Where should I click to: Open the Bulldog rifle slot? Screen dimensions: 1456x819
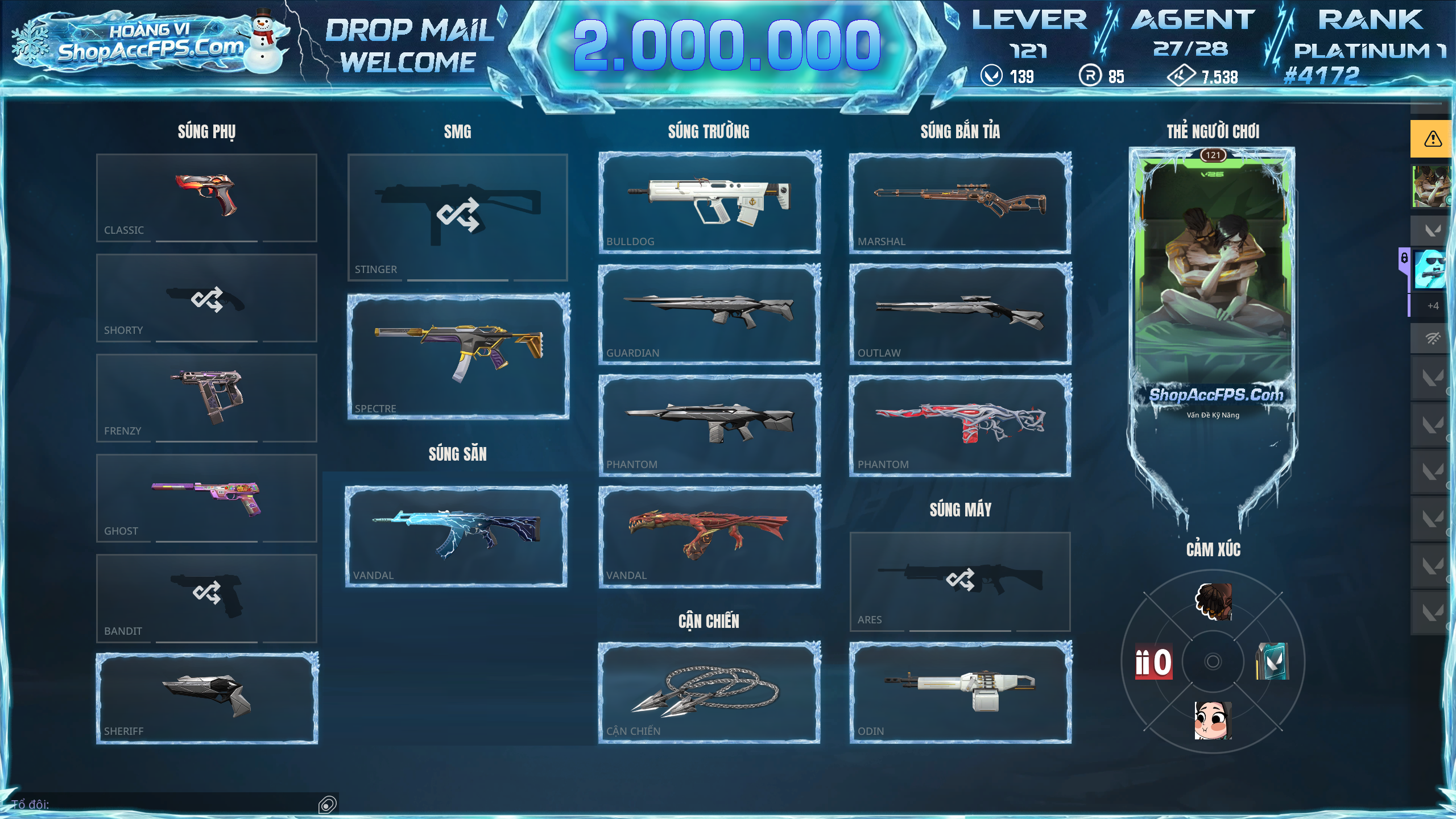[709, 202]
